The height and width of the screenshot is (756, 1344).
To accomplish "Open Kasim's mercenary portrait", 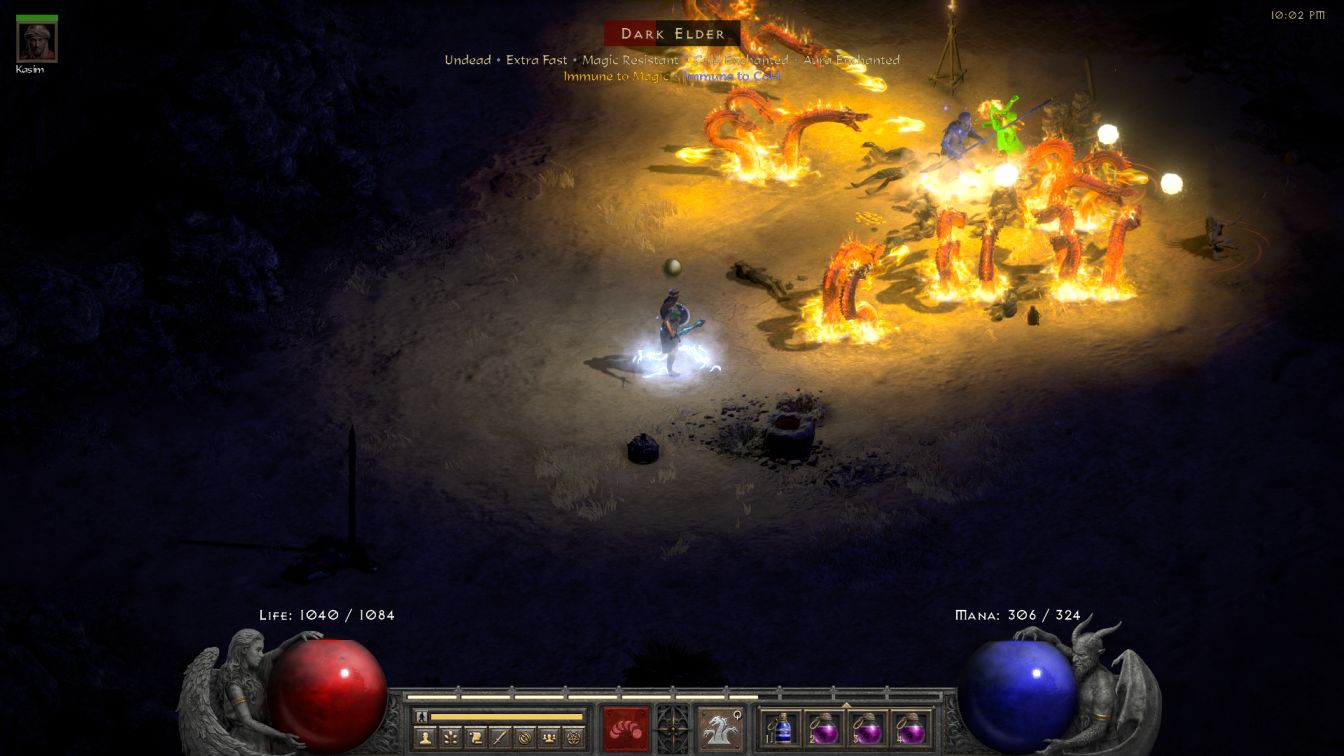I will (37, 42).
